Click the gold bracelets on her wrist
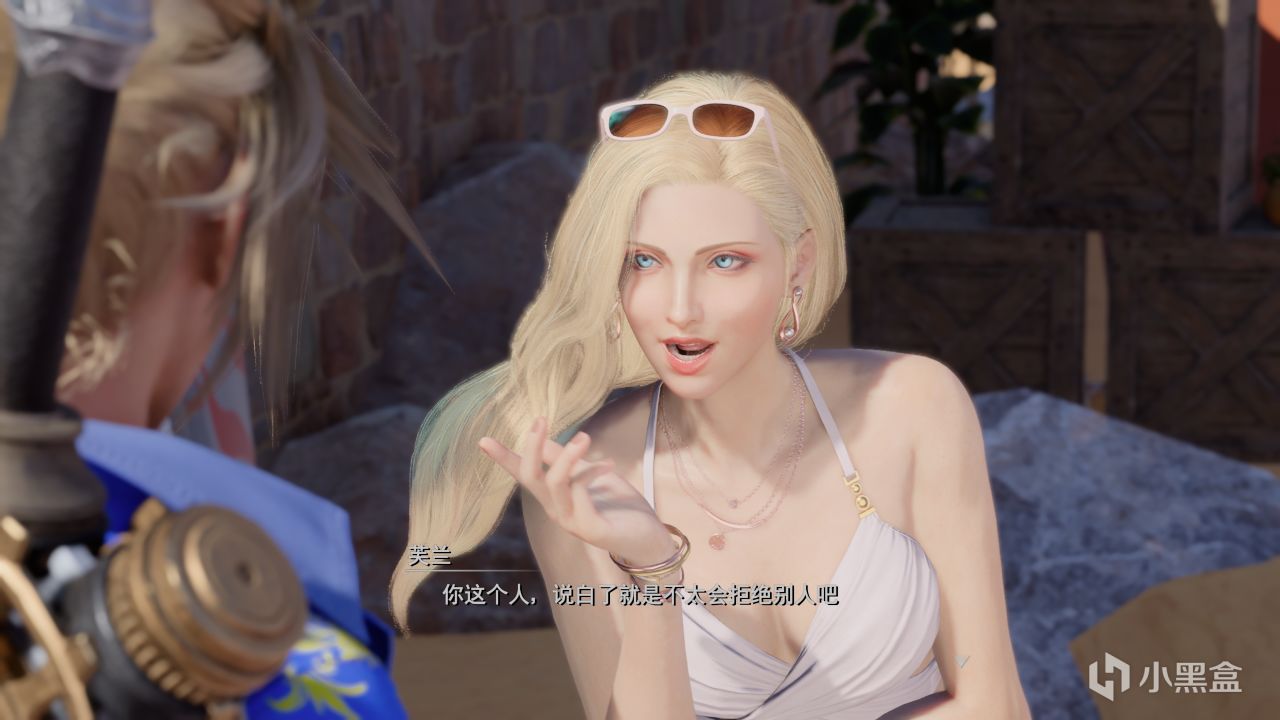The image size is (1280, 720). pos(645,563)
